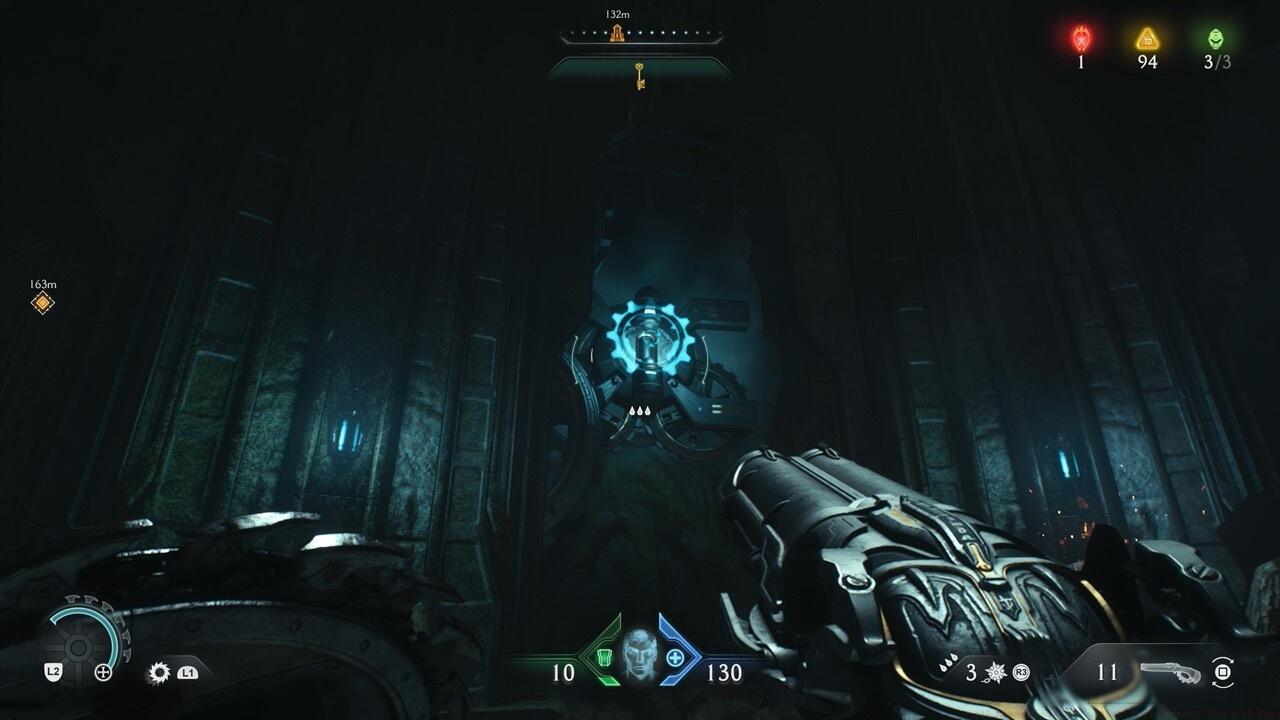Click the orange objective marker on the compass
Screen dimensions: 1280x720
tap(617, 34)
